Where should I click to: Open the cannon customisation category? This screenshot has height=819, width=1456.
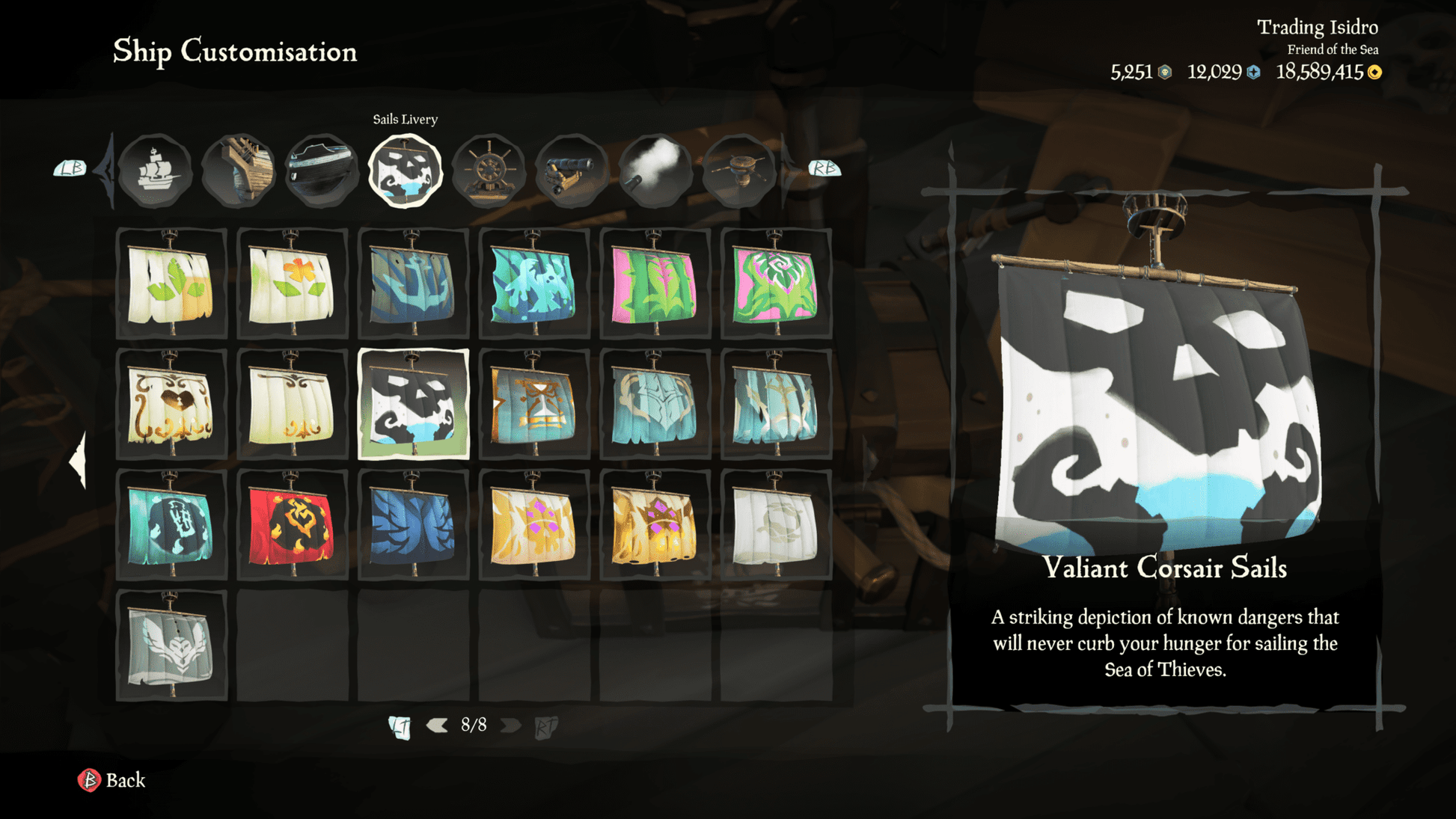tap(572, 171)
